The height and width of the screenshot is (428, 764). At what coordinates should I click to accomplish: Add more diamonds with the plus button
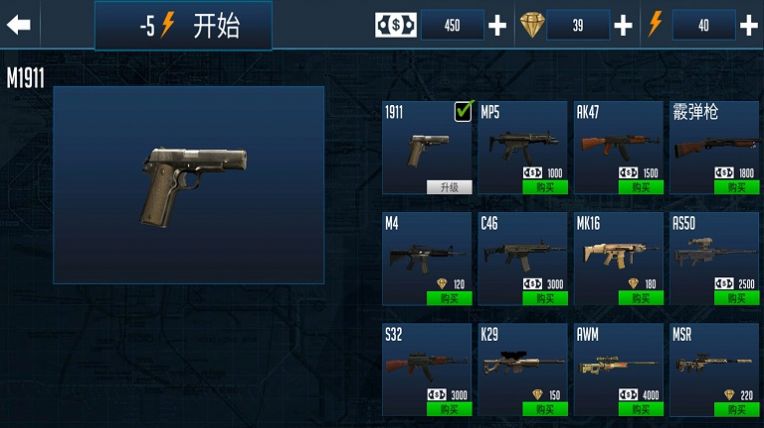click(x=623, y=25)
